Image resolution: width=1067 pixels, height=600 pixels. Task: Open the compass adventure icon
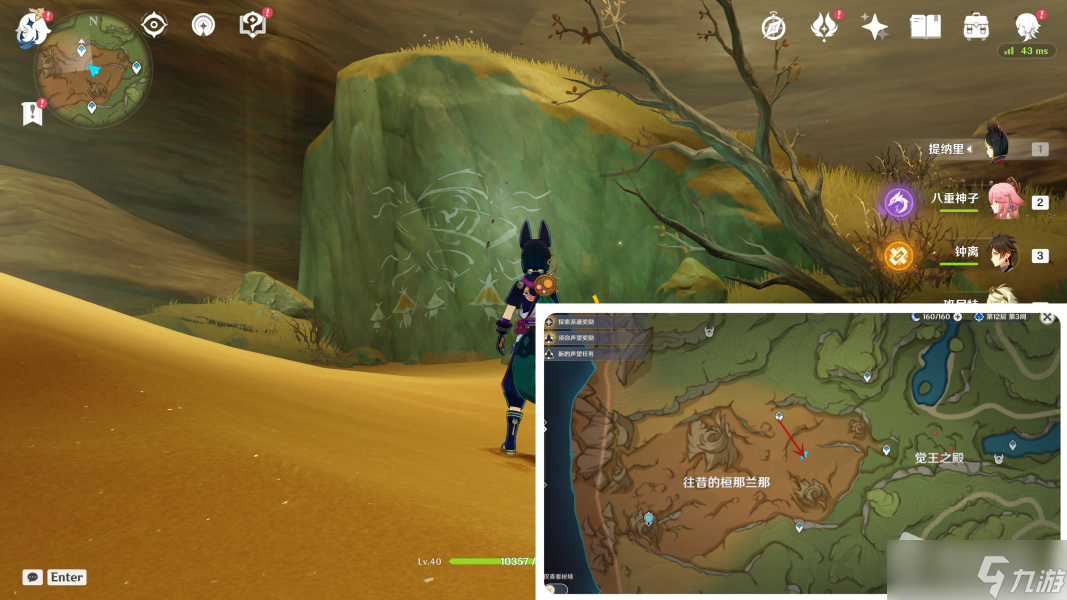point(773,27)
